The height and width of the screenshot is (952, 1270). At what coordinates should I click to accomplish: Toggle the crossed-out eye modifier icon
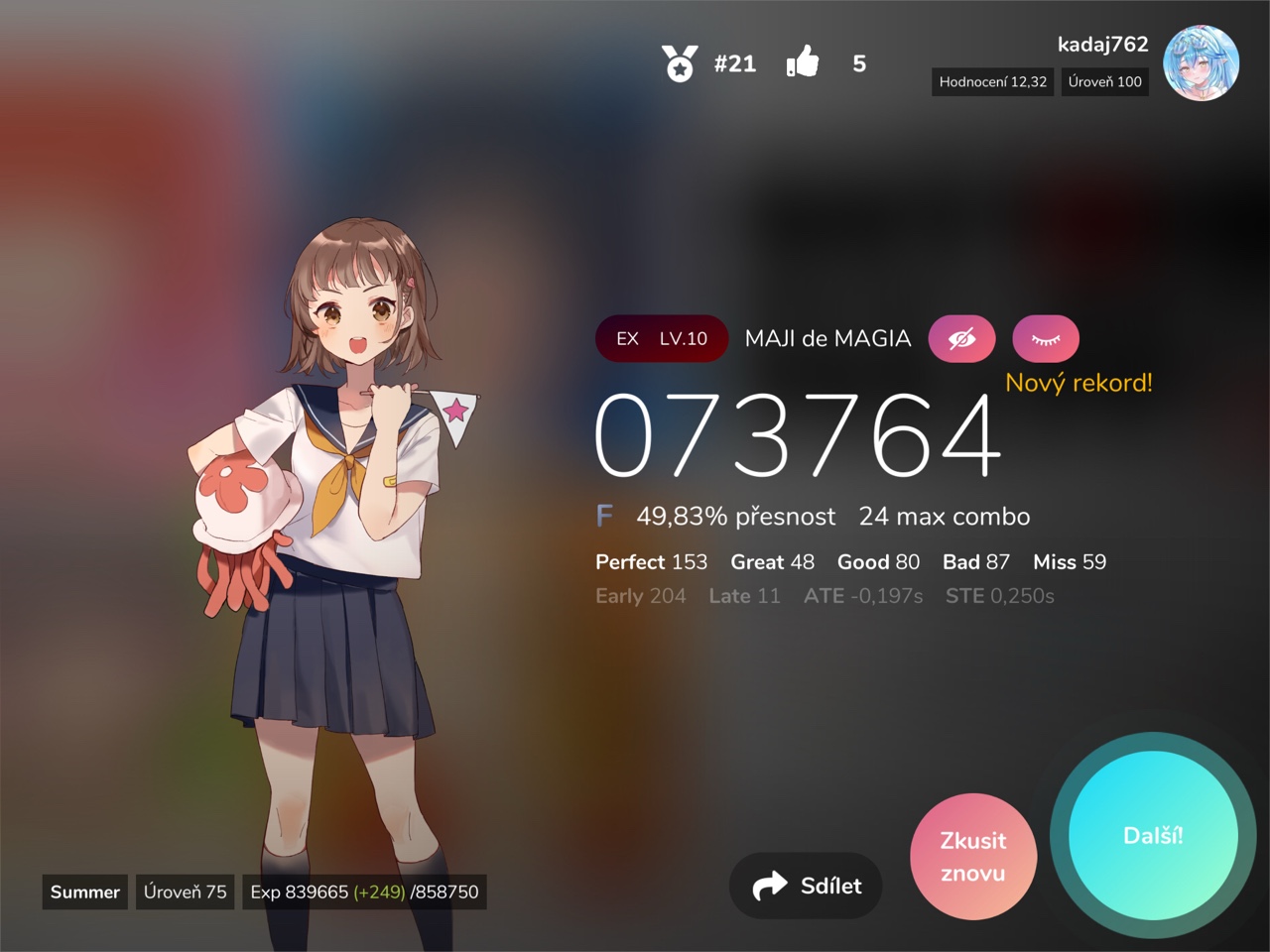961,339
